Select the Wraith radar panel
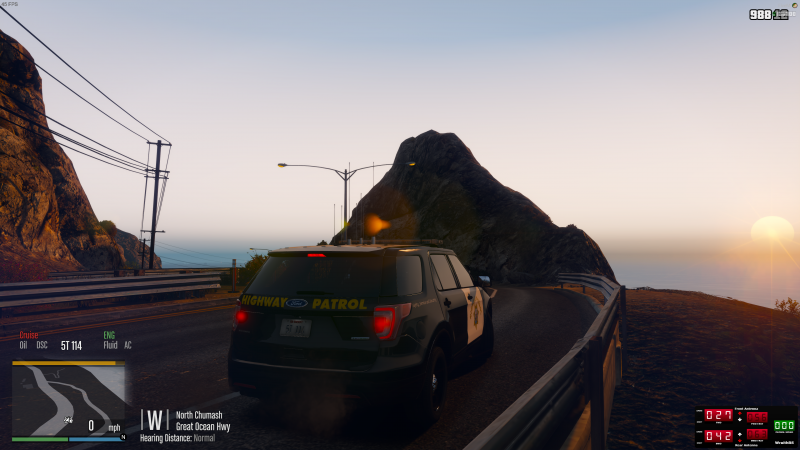The image size is (800, 450). tap(745, 426)
